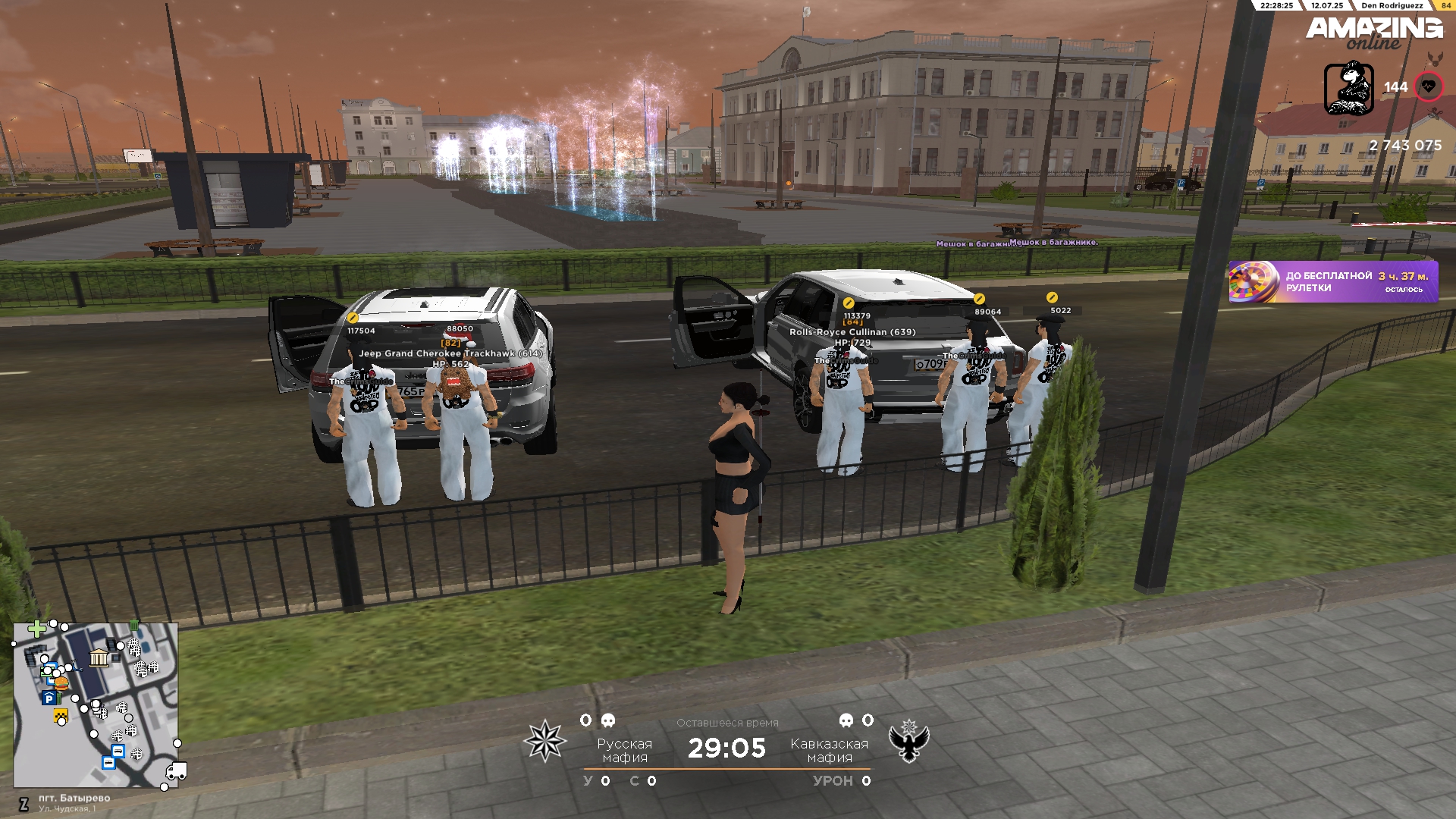Click the Русская мафия star emblem
Viewport: 1456px width, 819px height.
coord(544,741)
